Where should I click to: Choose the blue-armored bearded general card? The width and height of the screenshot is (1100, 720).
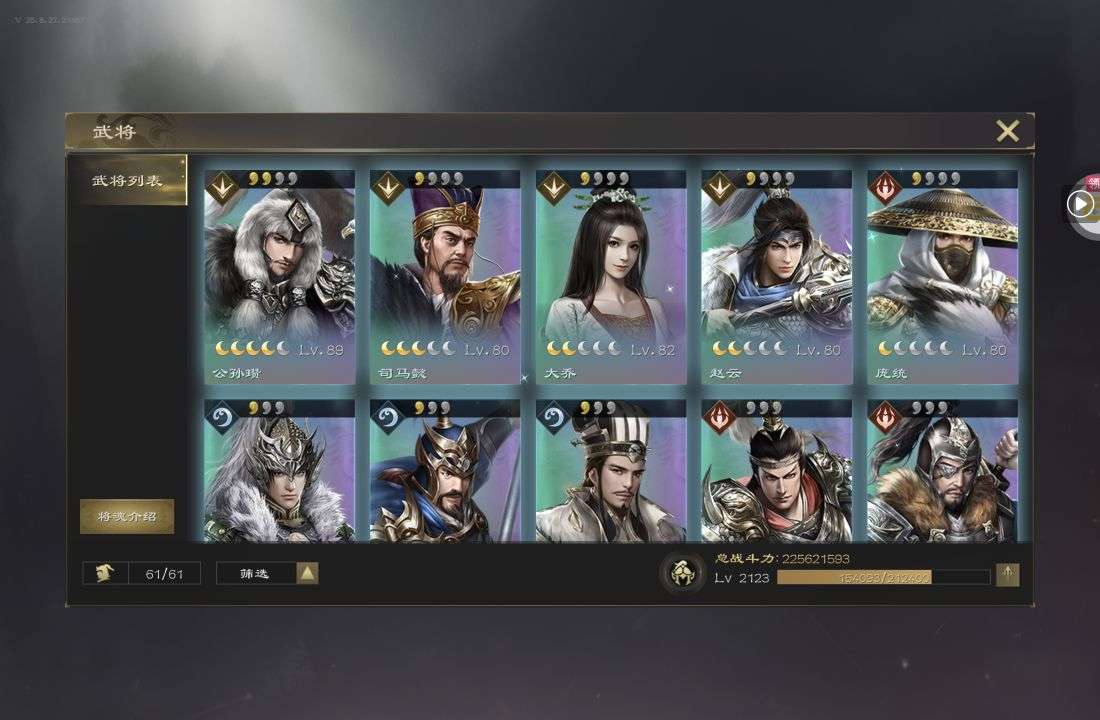pyautogui.click(x=445, y=472)
